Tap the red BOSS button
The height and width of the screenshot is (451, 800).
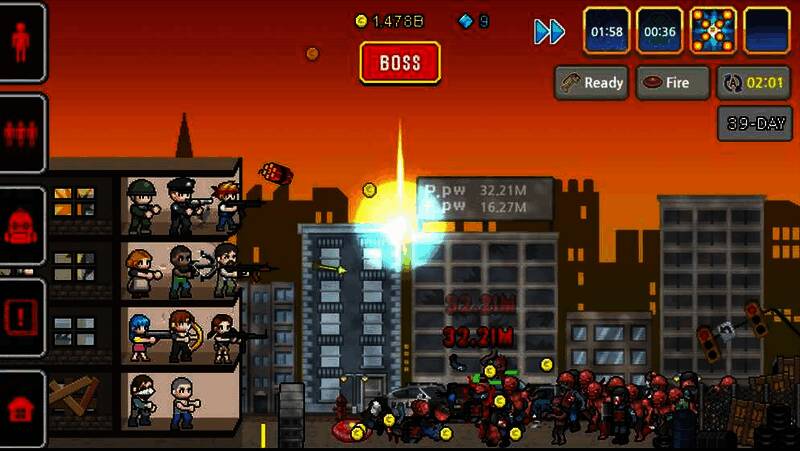click(400, 62)
